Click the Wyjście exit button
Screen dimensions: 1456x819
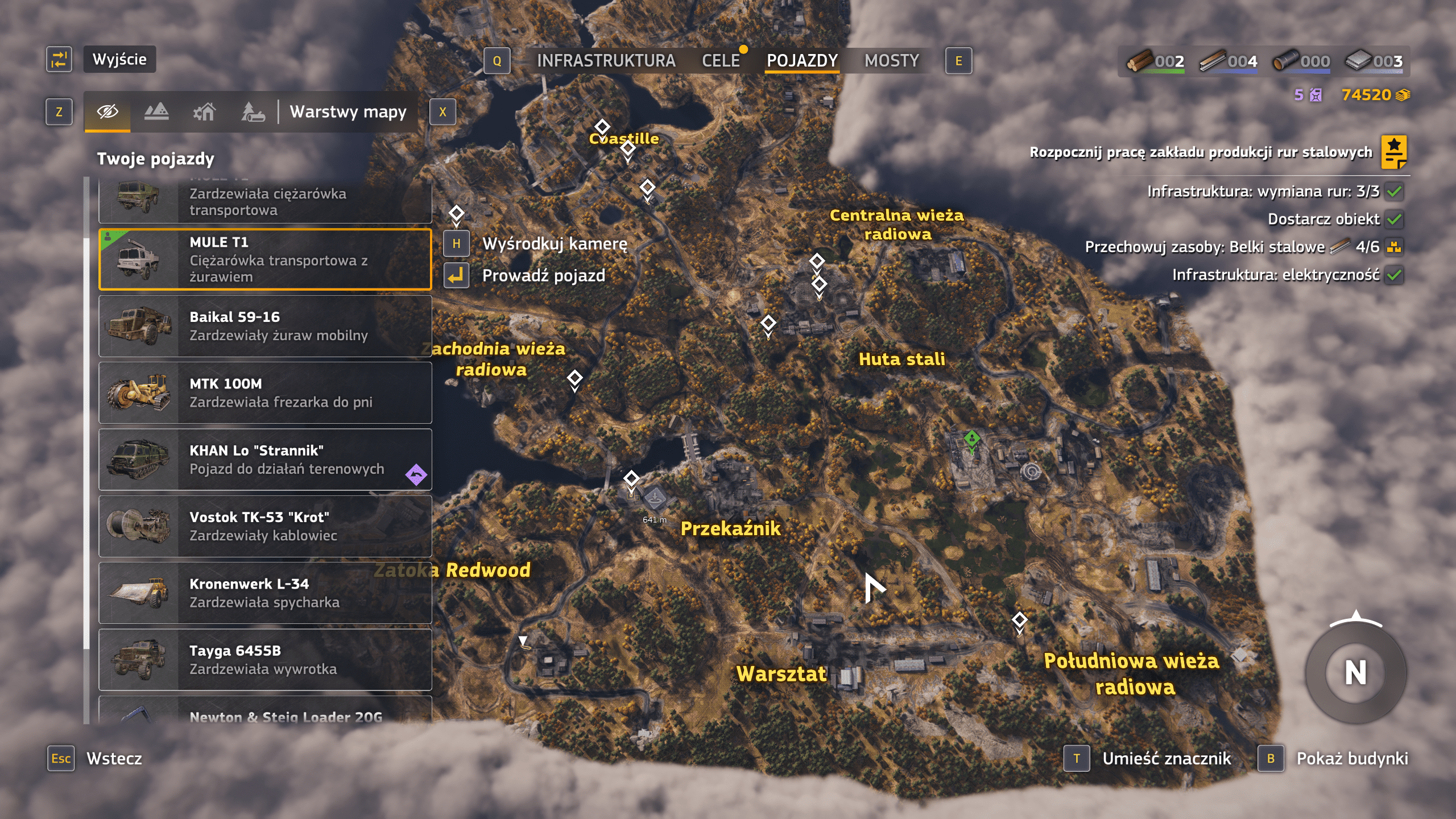click(x=119, y=59)
